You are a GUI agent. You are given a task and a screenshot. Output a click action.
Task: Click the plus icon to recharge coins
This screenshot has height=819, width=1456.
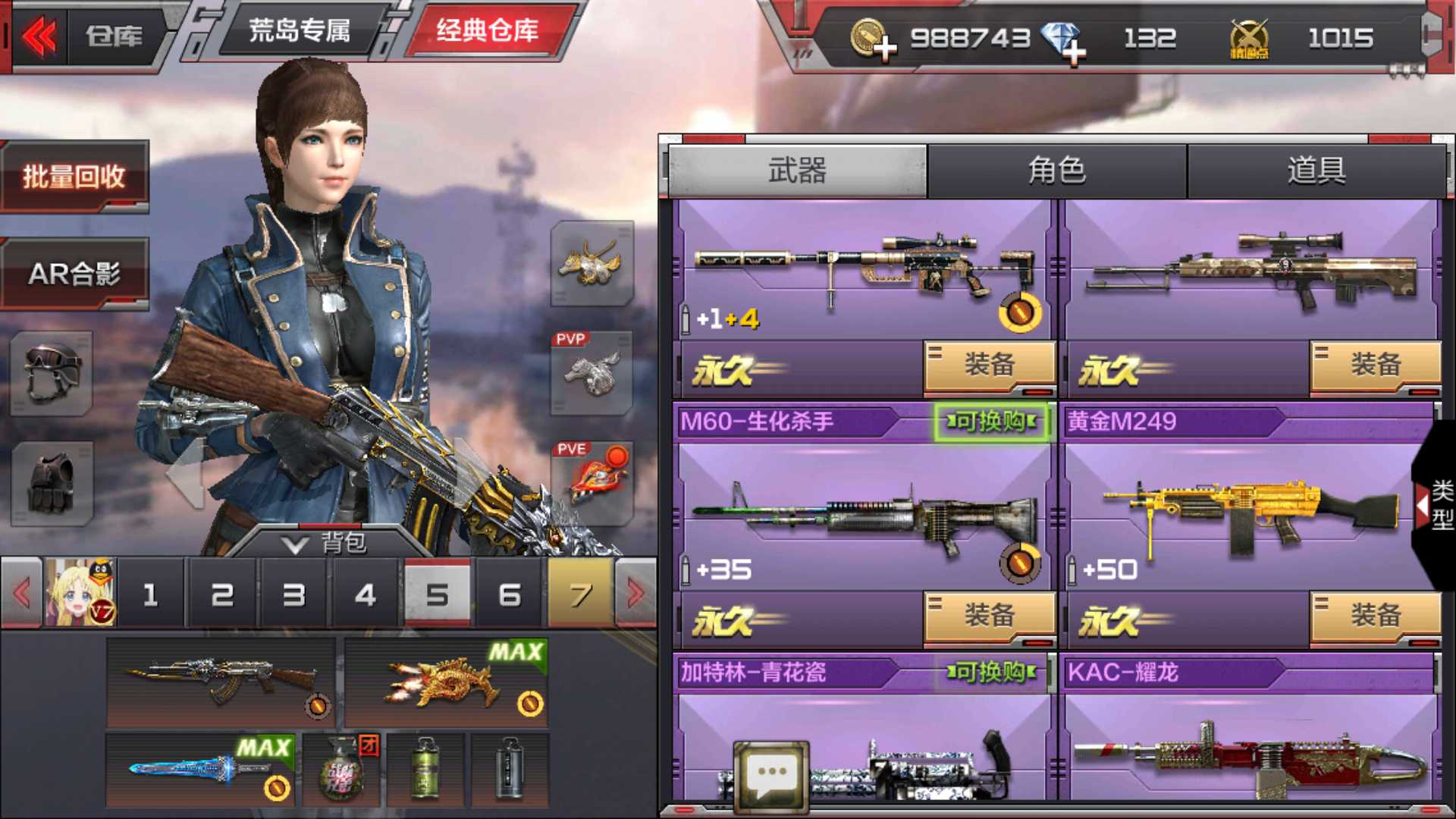coord(885,49)
